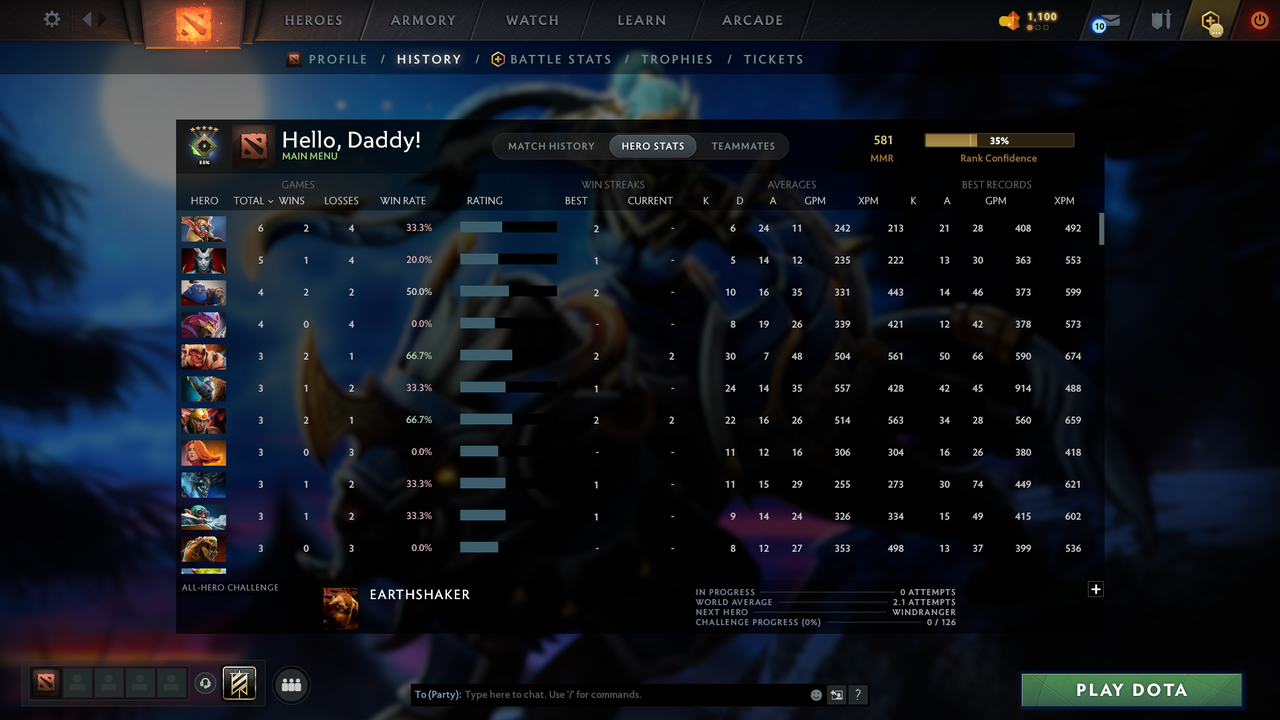
Task: Switch to the TEAMMATES tab
Action: coord(743,146)
